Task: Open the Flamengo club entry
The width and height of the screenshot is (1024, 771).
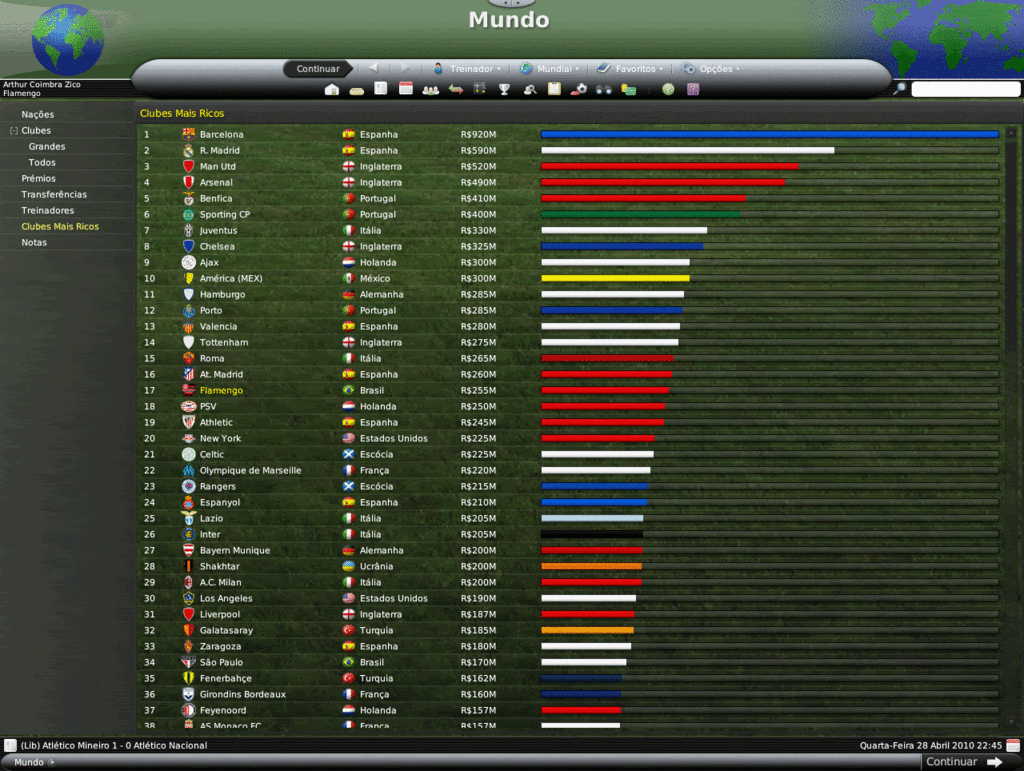Action: tap(221, 391)
